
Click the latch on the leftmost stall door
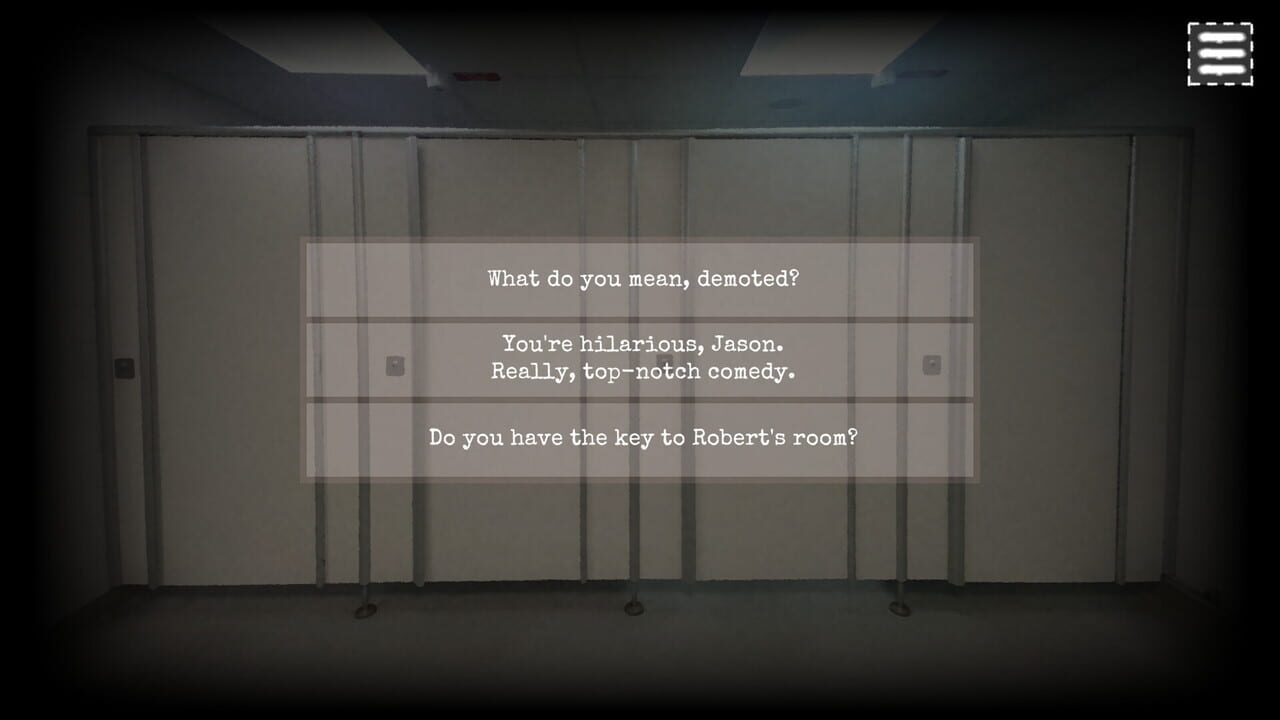click(125, 365)
